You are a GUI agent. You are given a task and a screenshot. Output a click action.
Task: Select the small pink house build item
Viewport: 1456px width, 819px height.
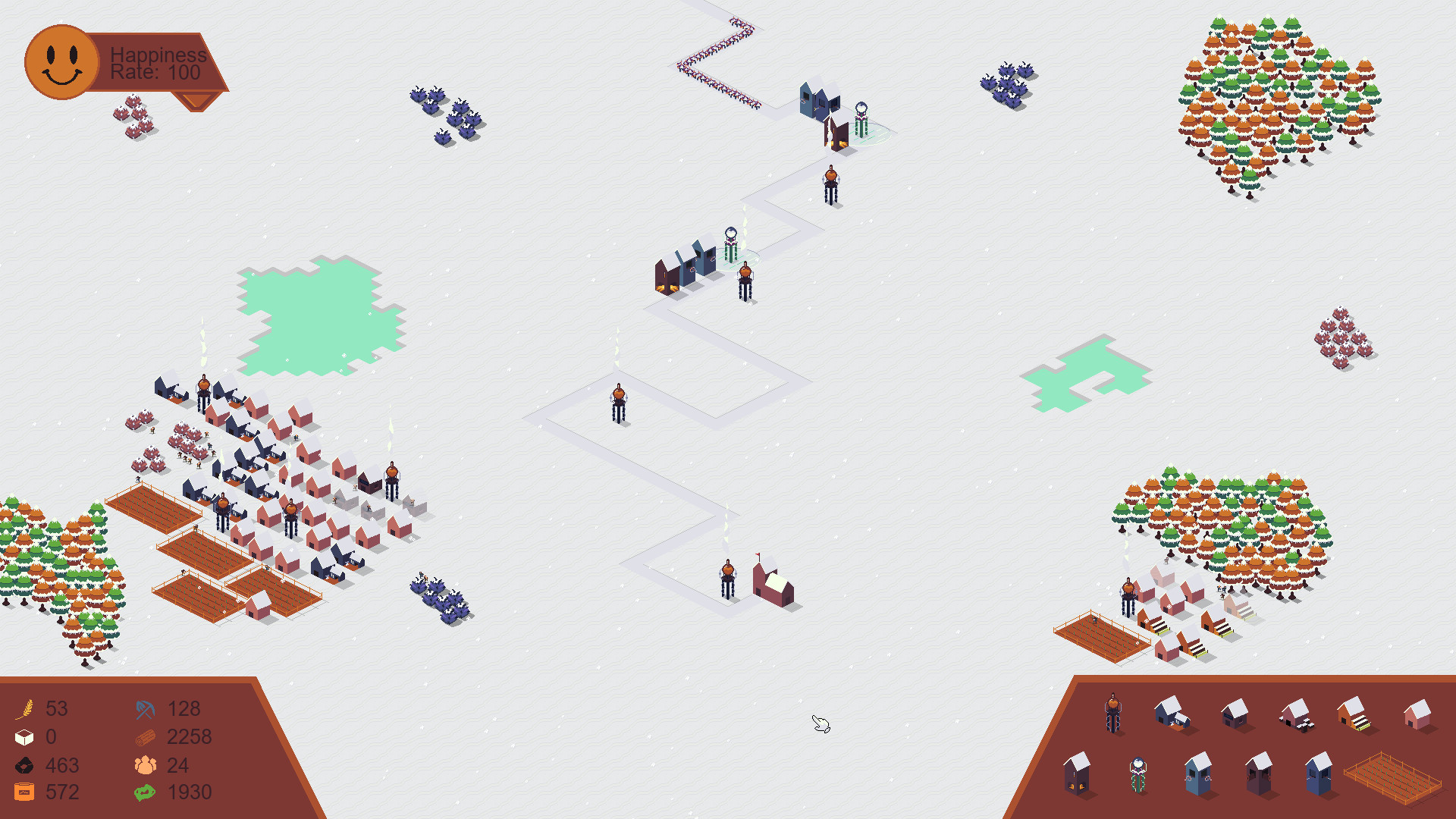[1418, 714]
